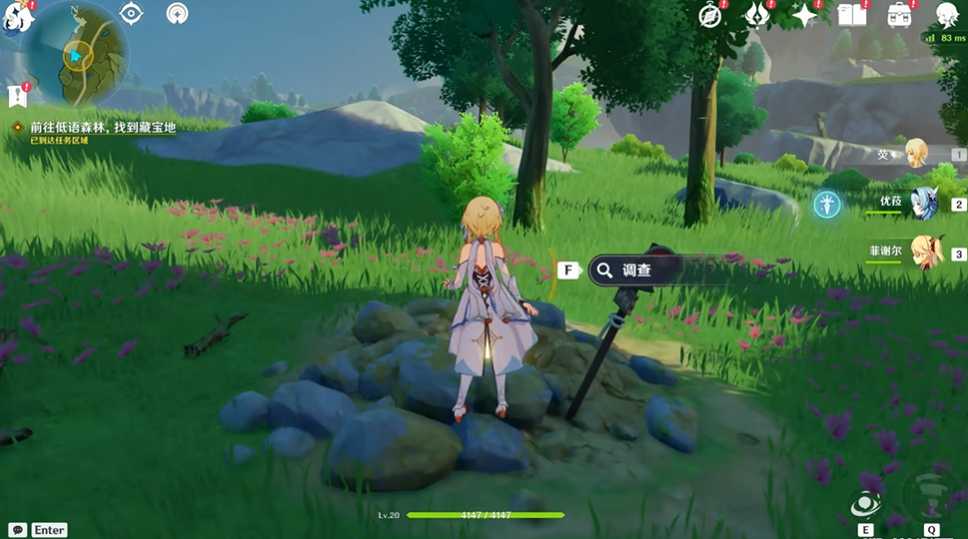Viewport: 968px width, 539px height.
Task: Switch to party member 优菈
Action: tap(919, 203)
